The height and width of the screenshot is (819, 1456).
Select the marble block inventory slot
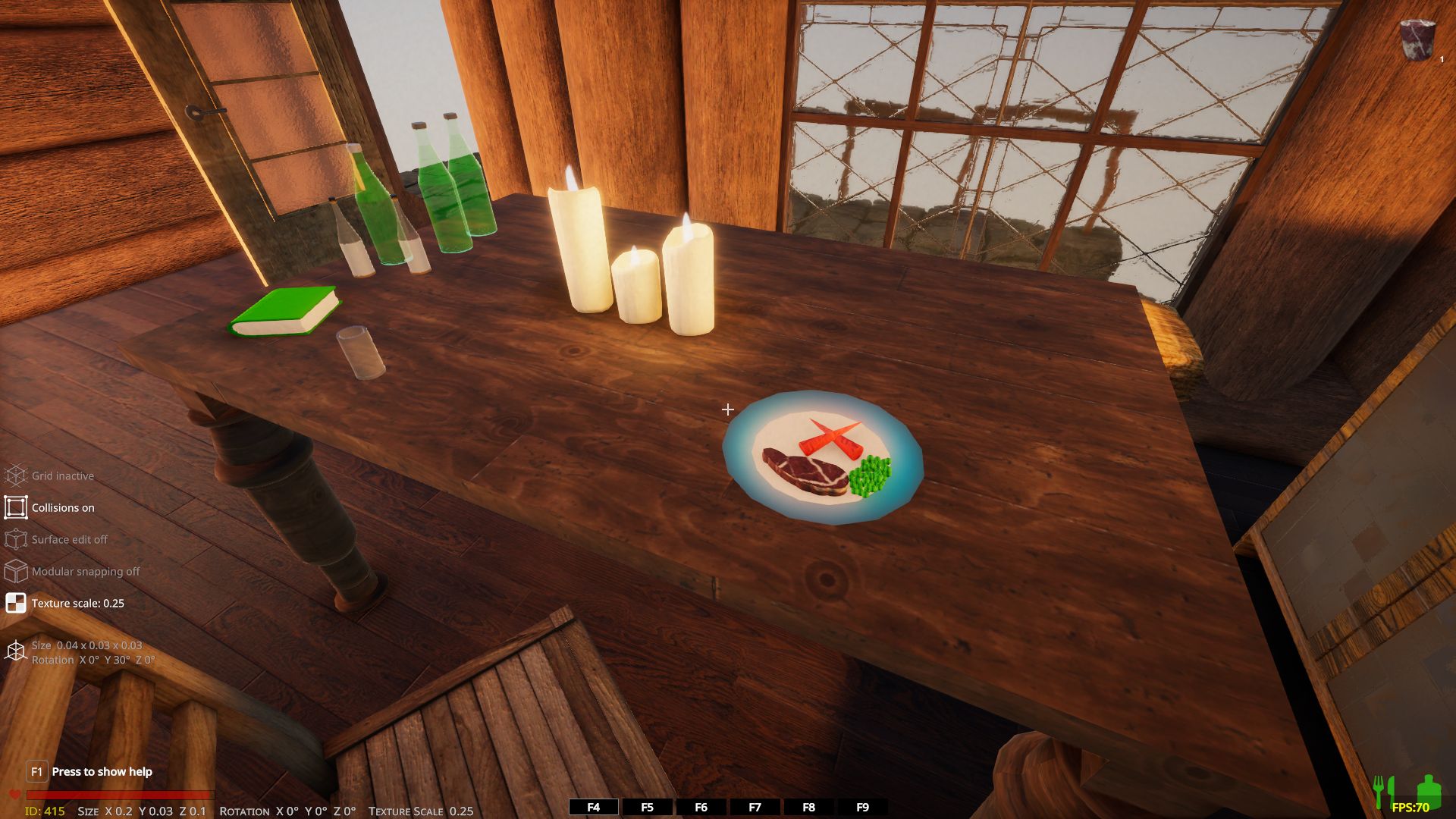(x=1417, y=40)
